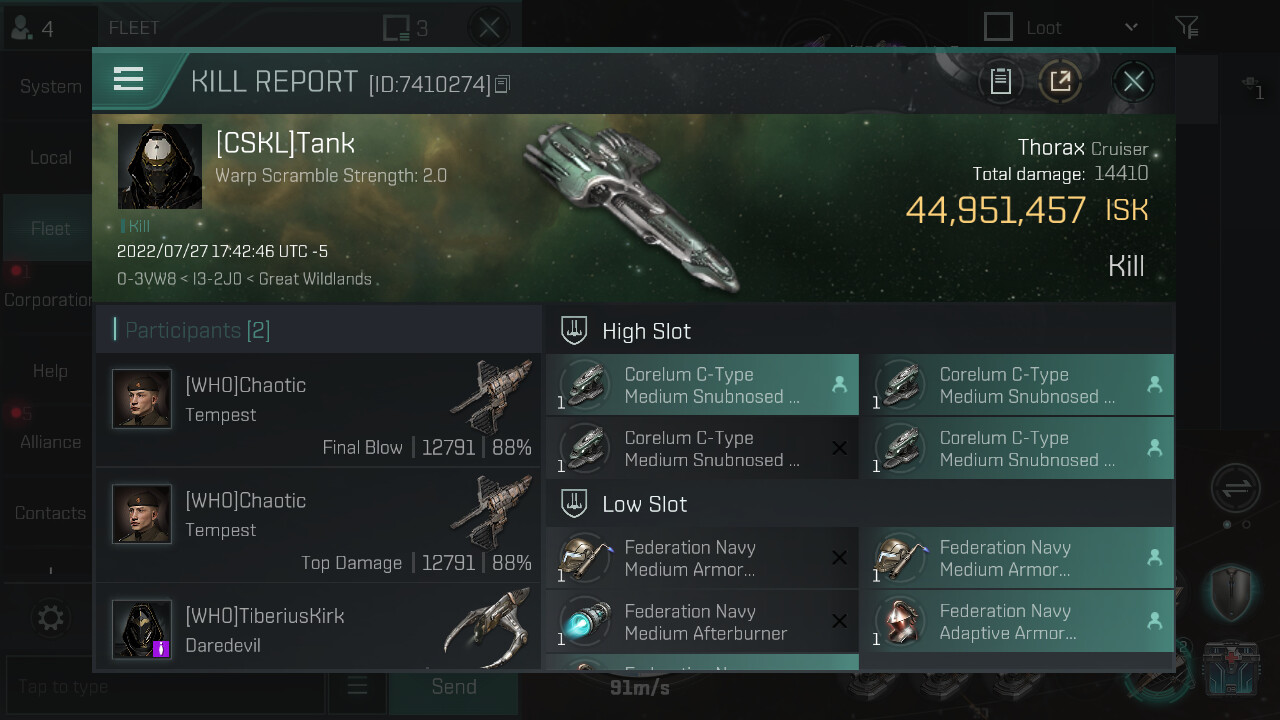Screen dimensions: 1280x720
Task: Switch to the System chat channel
Action: (50, 87)
